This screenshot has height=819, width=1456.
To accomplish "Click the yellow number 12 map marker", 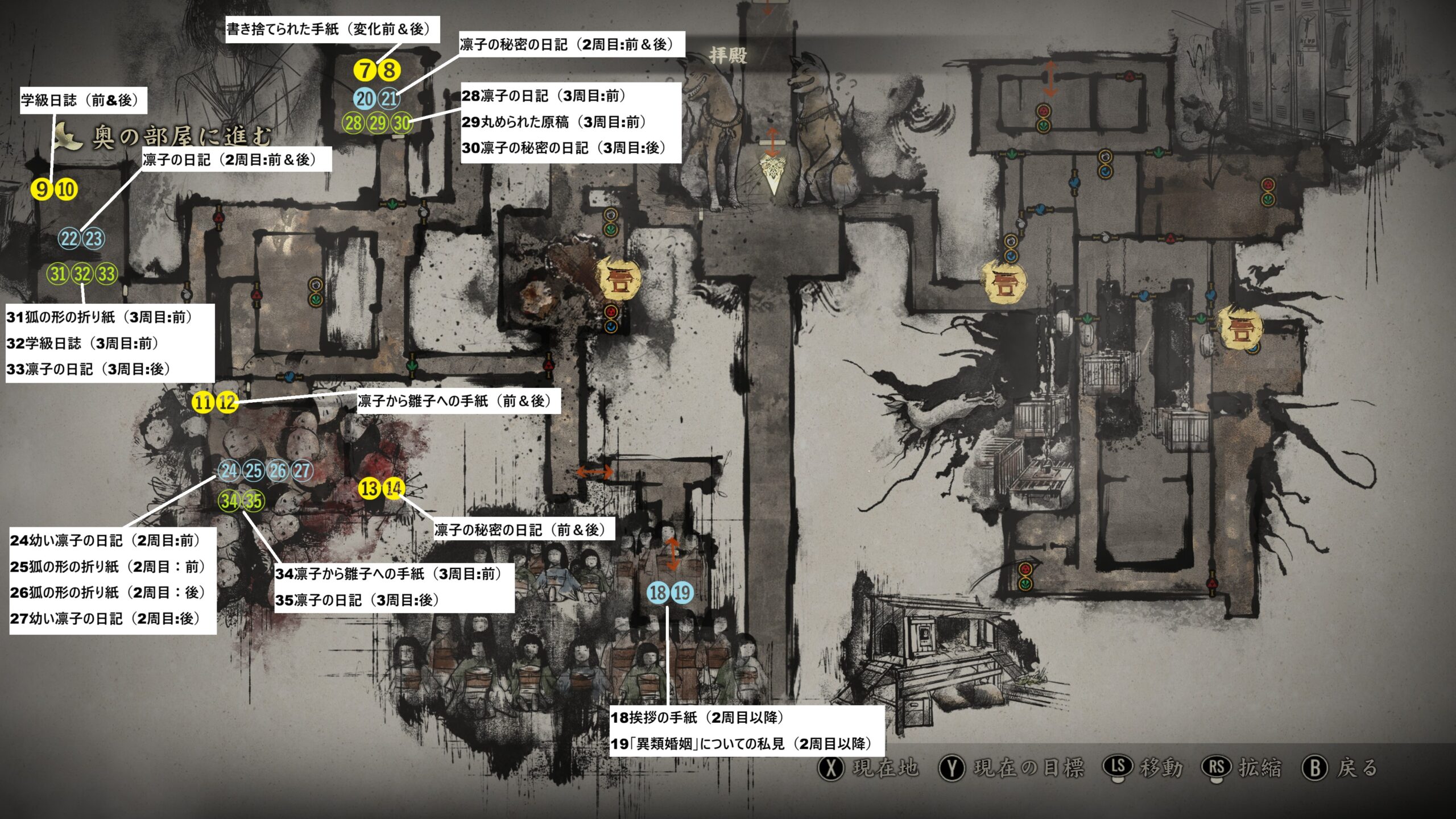I will [x=227, y=403].
